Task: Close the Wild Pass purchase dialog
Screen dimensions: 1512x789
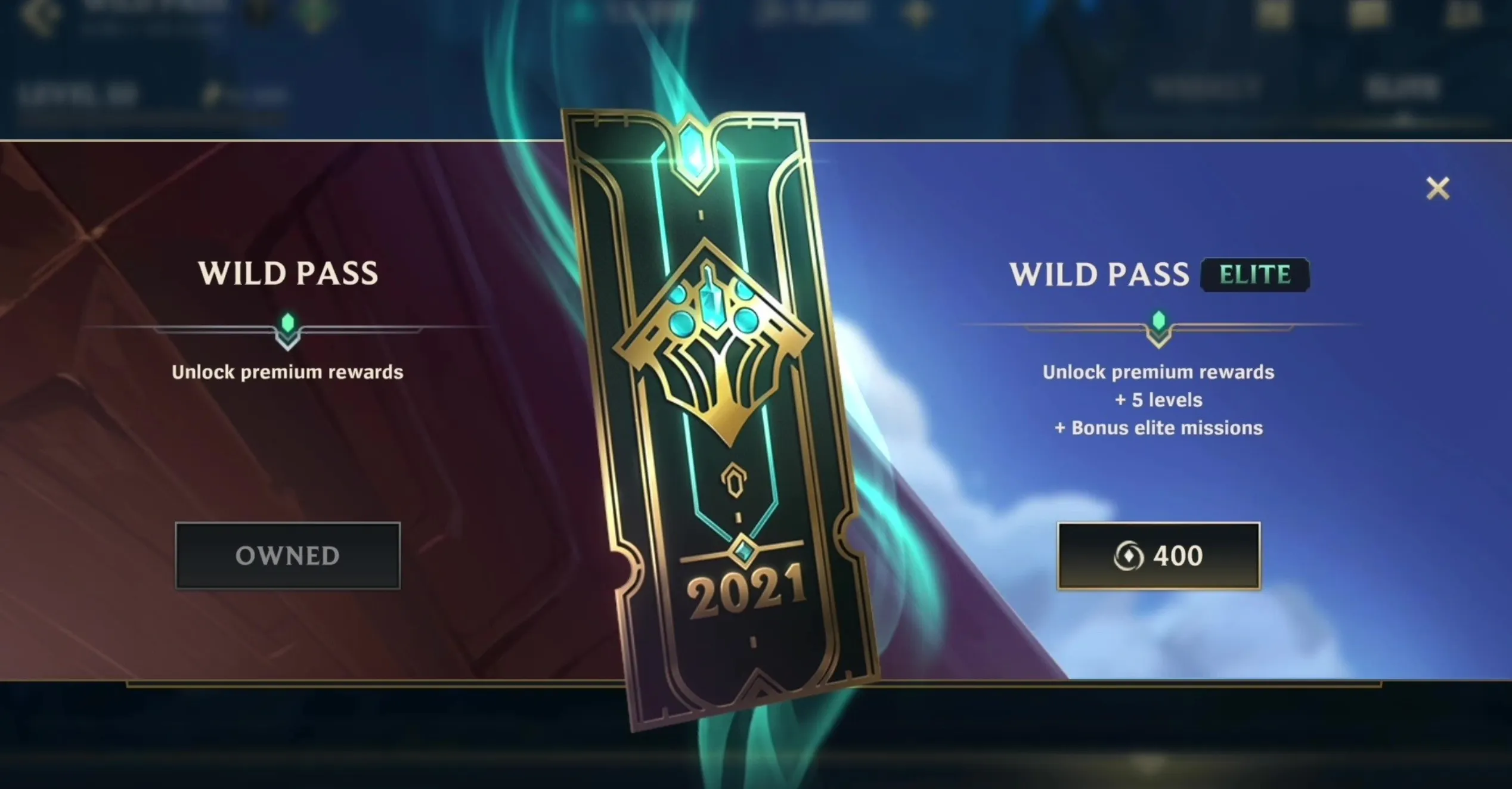Action: coord(1438,188)
